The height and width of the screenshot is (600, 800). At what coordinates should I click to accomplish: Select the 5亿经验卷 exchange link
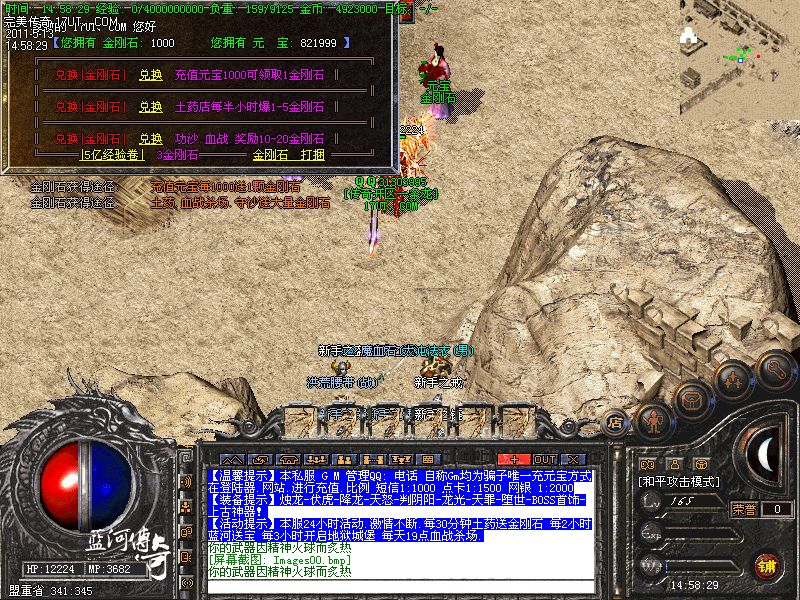(x=113, y=155)
